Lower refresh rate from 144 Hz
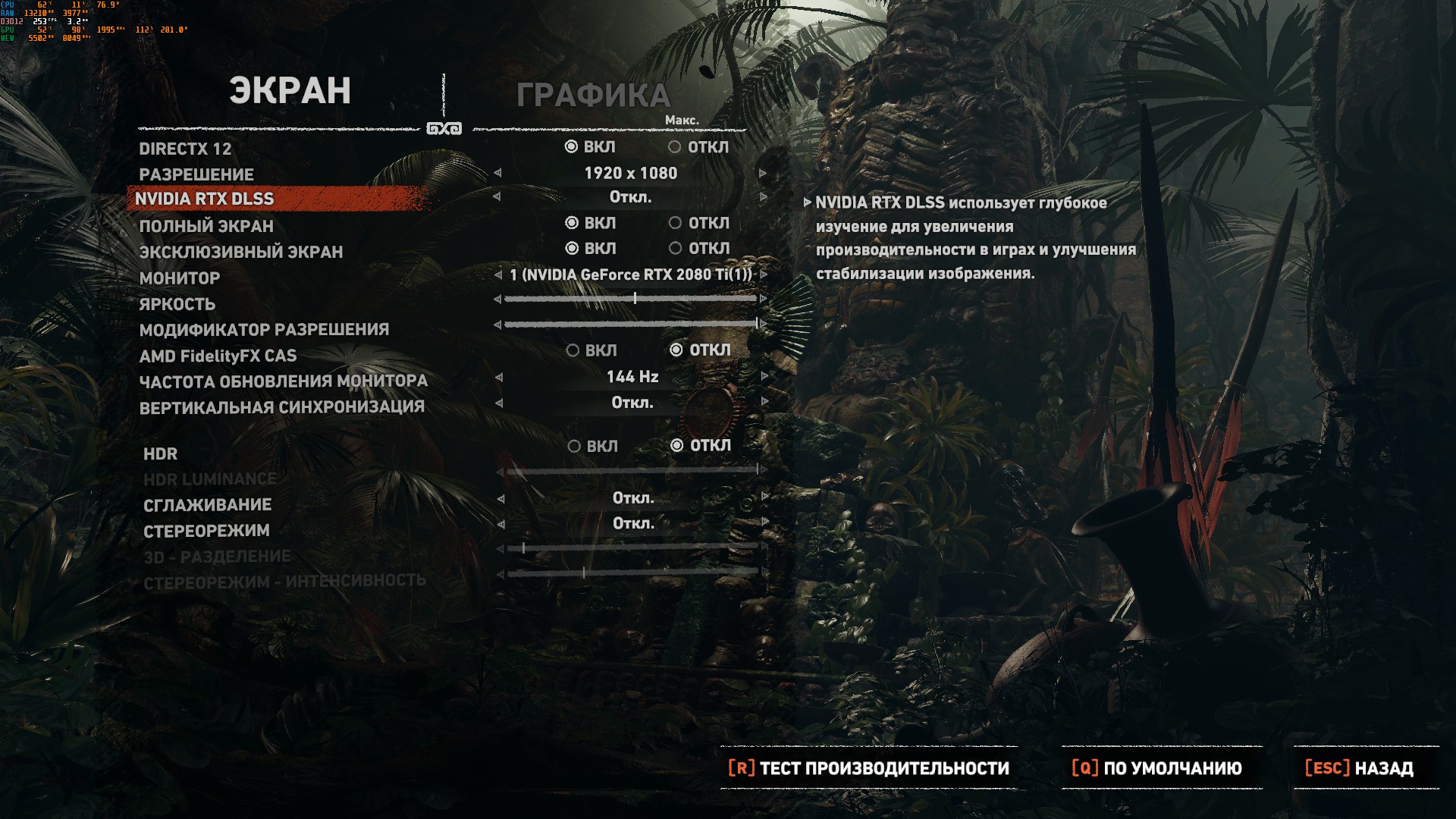1456x819 pixels. tap(499, 377)
